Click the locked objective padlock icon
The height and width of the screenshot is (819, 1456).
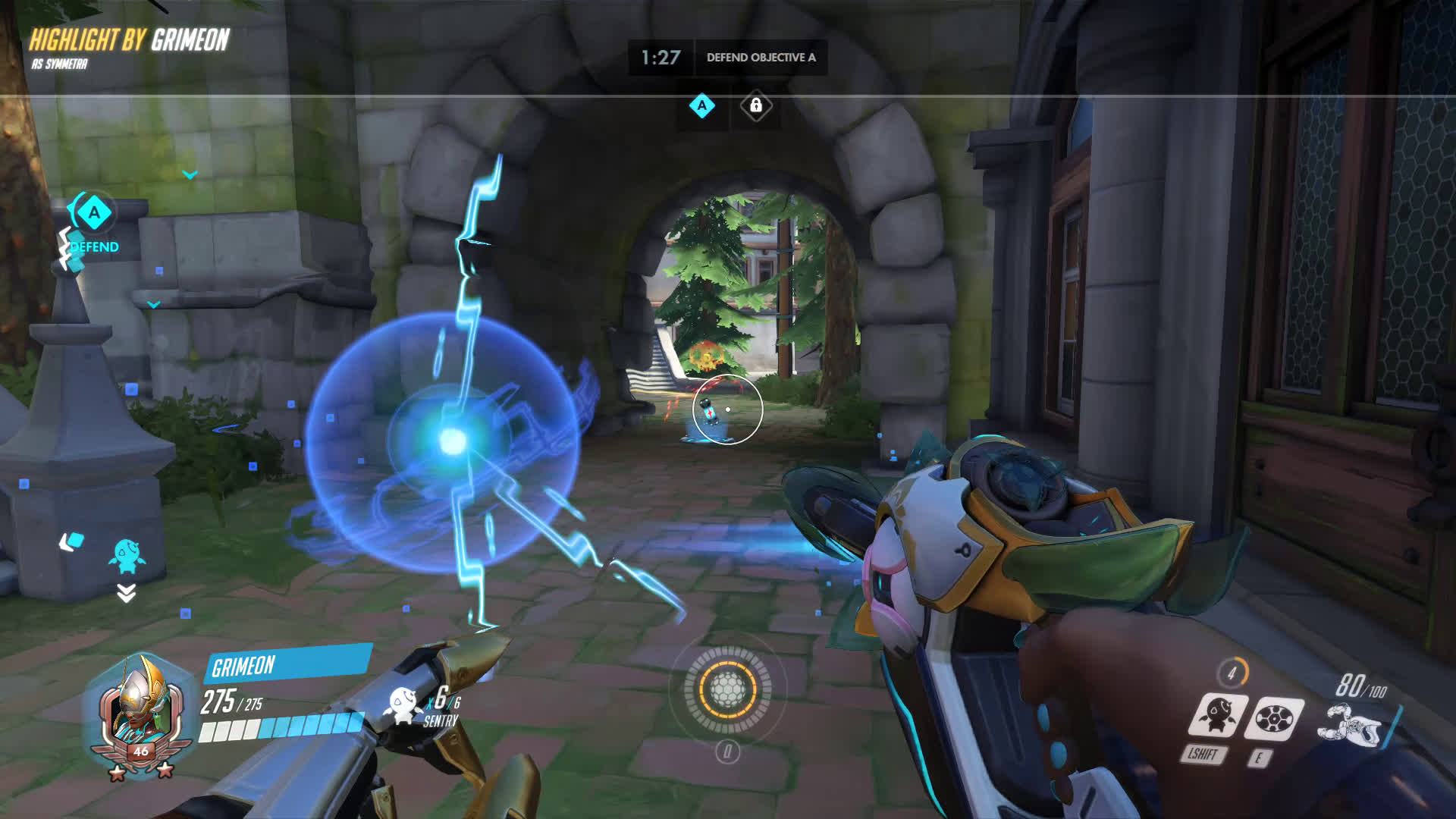[755, 106]
